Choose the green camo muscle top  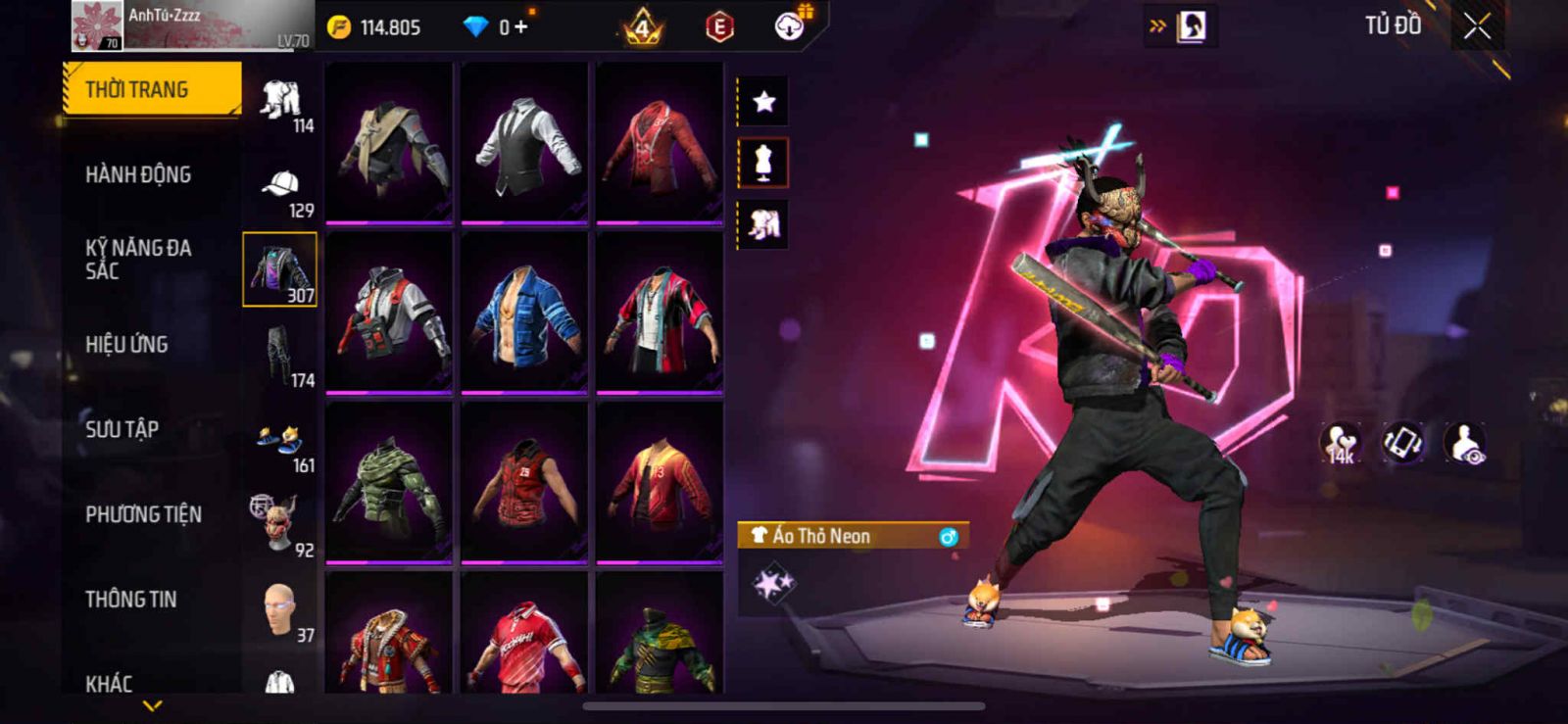click(x=389, y=483)
